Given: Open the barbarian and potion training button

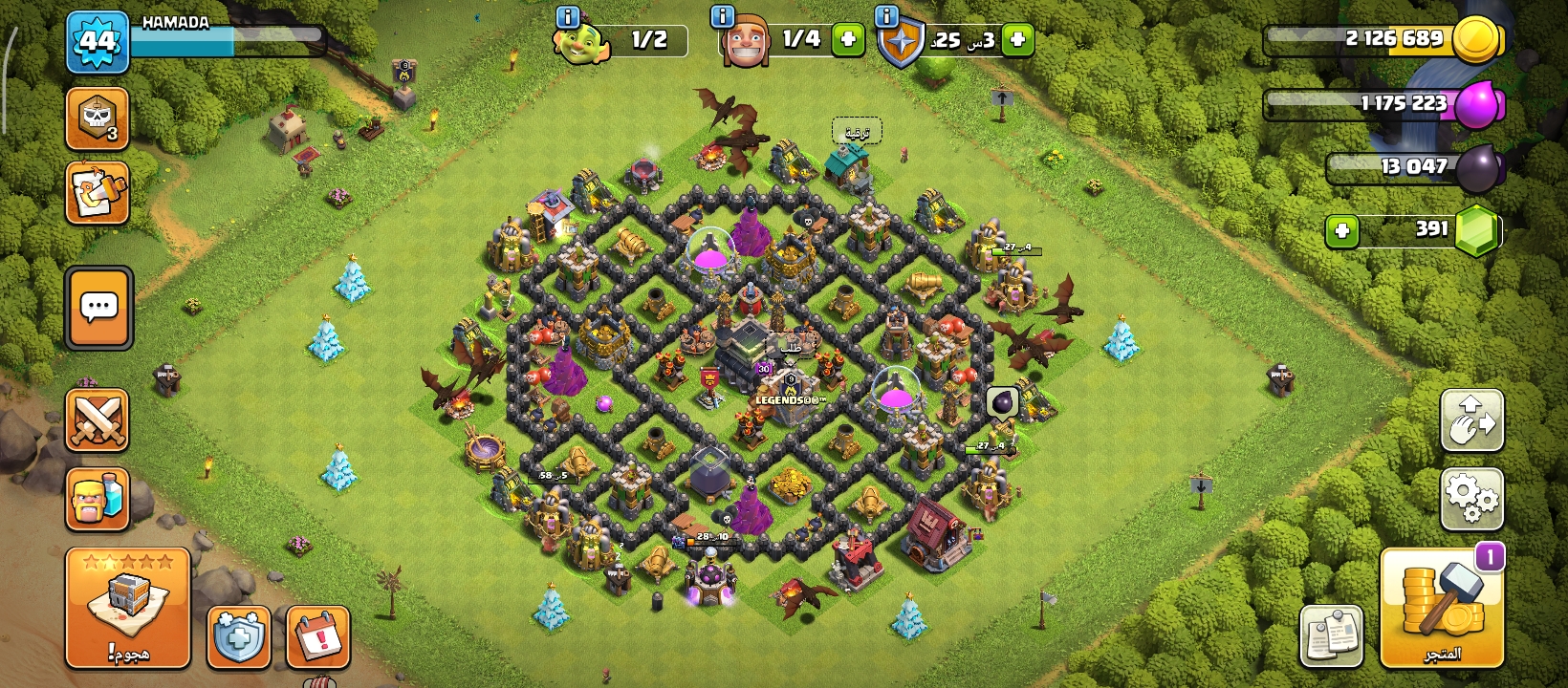Looking at the screenshot, I should click(x=98, y=498).
